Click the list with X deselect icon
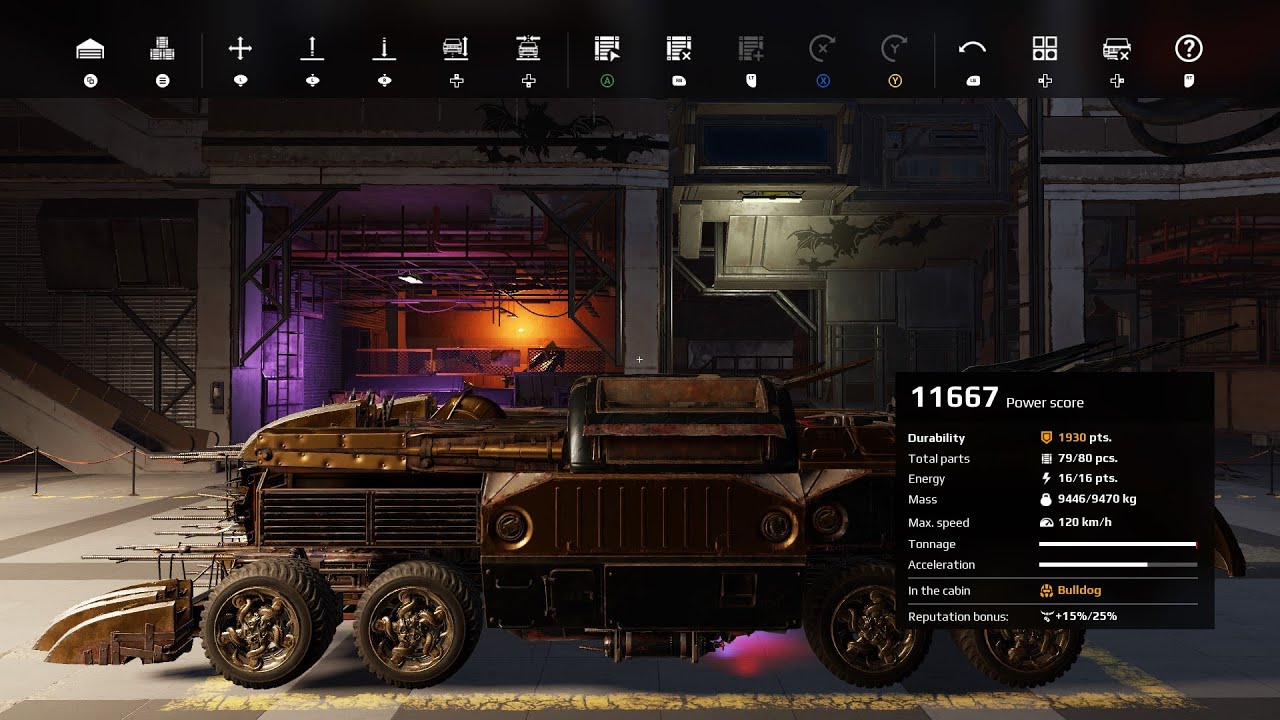The width and height of the screenshot is (1280, 720). point(679,48)
